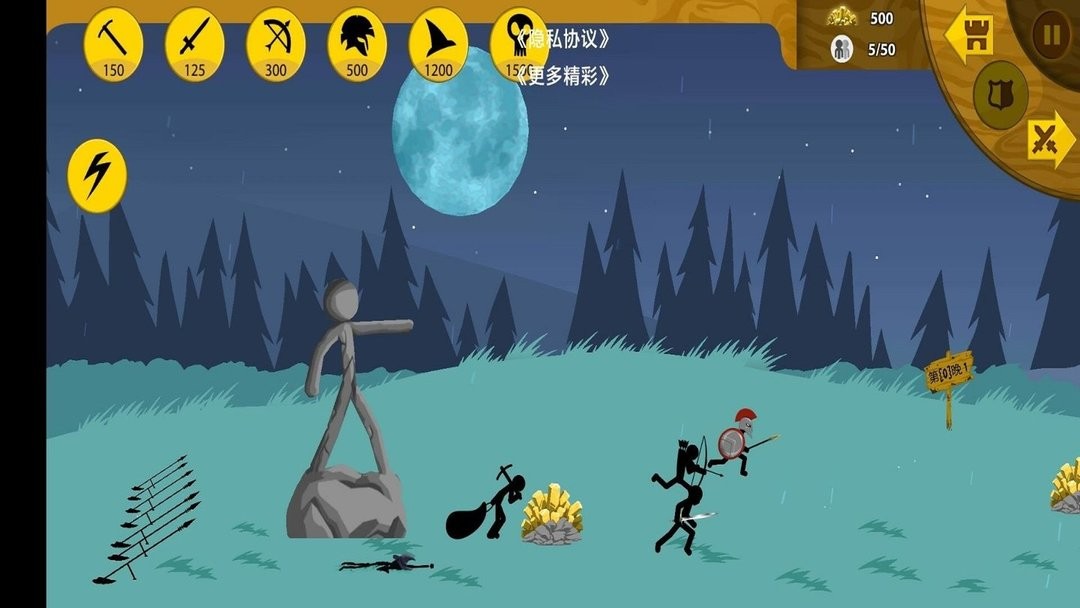The image size is (1080, 608).
Task: Recruit an archer with the bow button
Action: click(275, 44)
